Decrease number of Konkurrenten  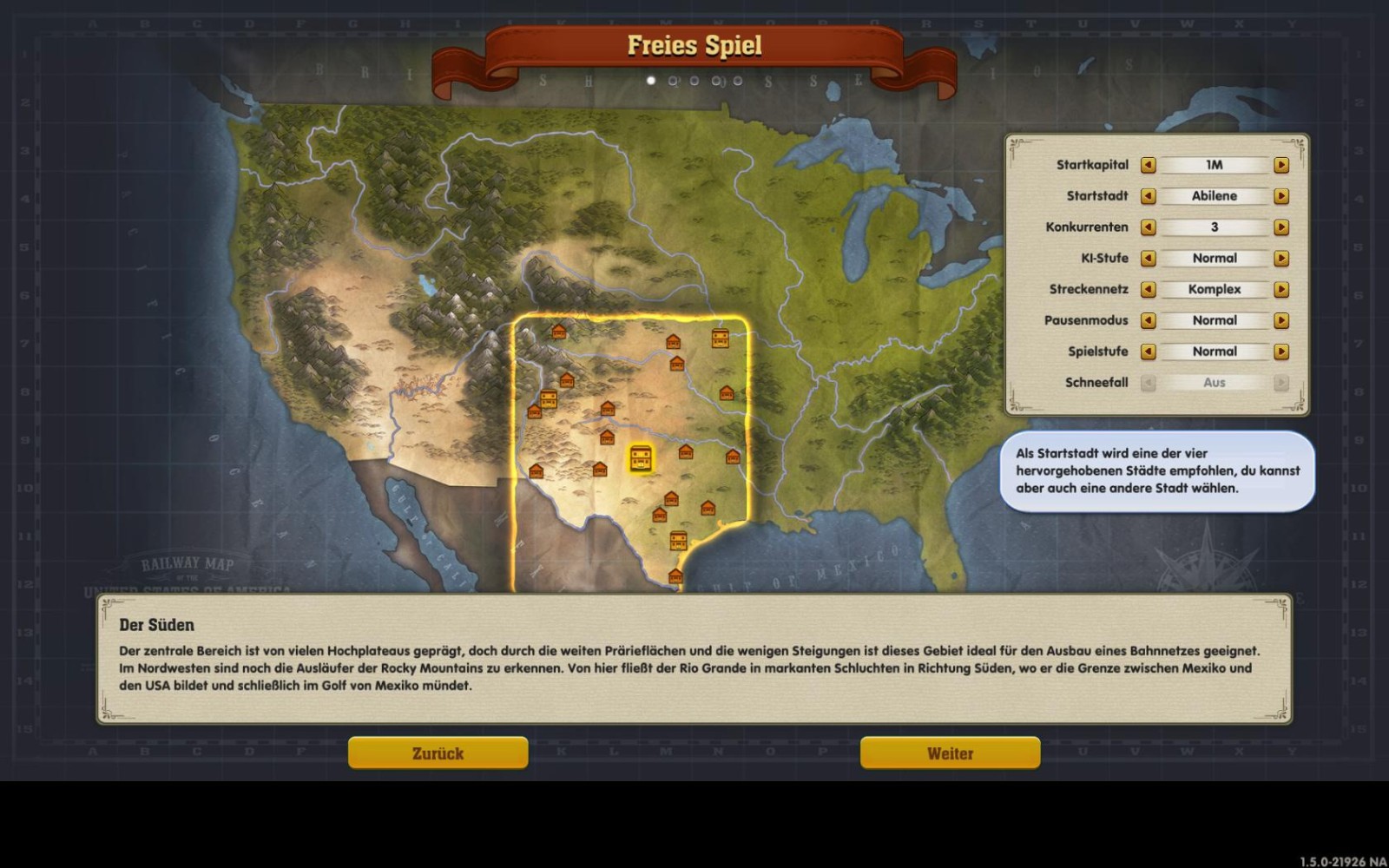coord(1148,227)
